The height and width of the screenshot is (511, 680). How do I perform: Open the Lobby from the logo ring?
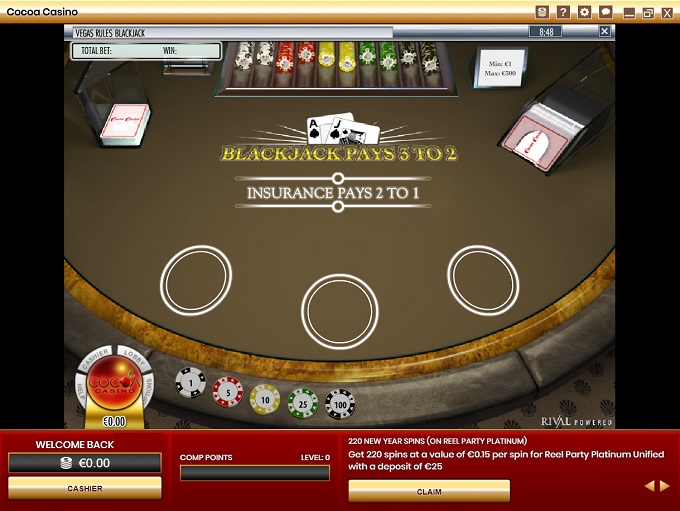pos(133,355)
